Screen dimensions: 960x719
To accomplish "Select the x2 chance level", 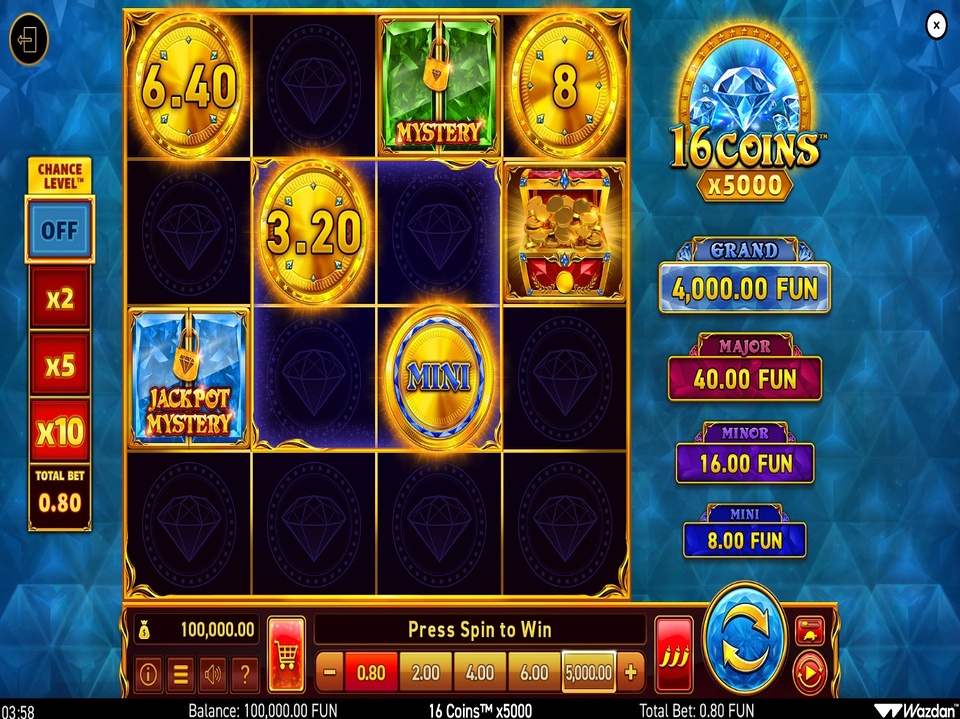I will (60, 298).
